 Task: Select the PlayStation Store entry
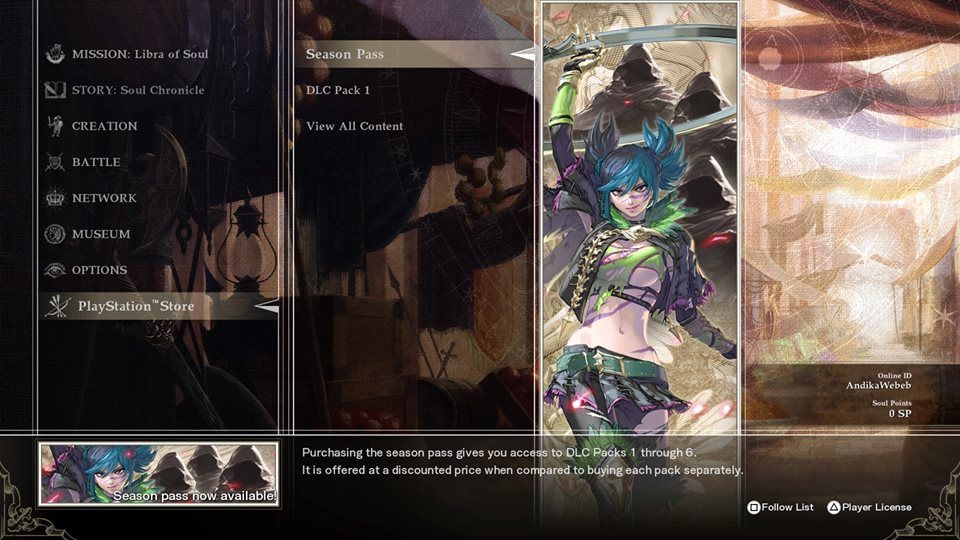tap(136, 306)
